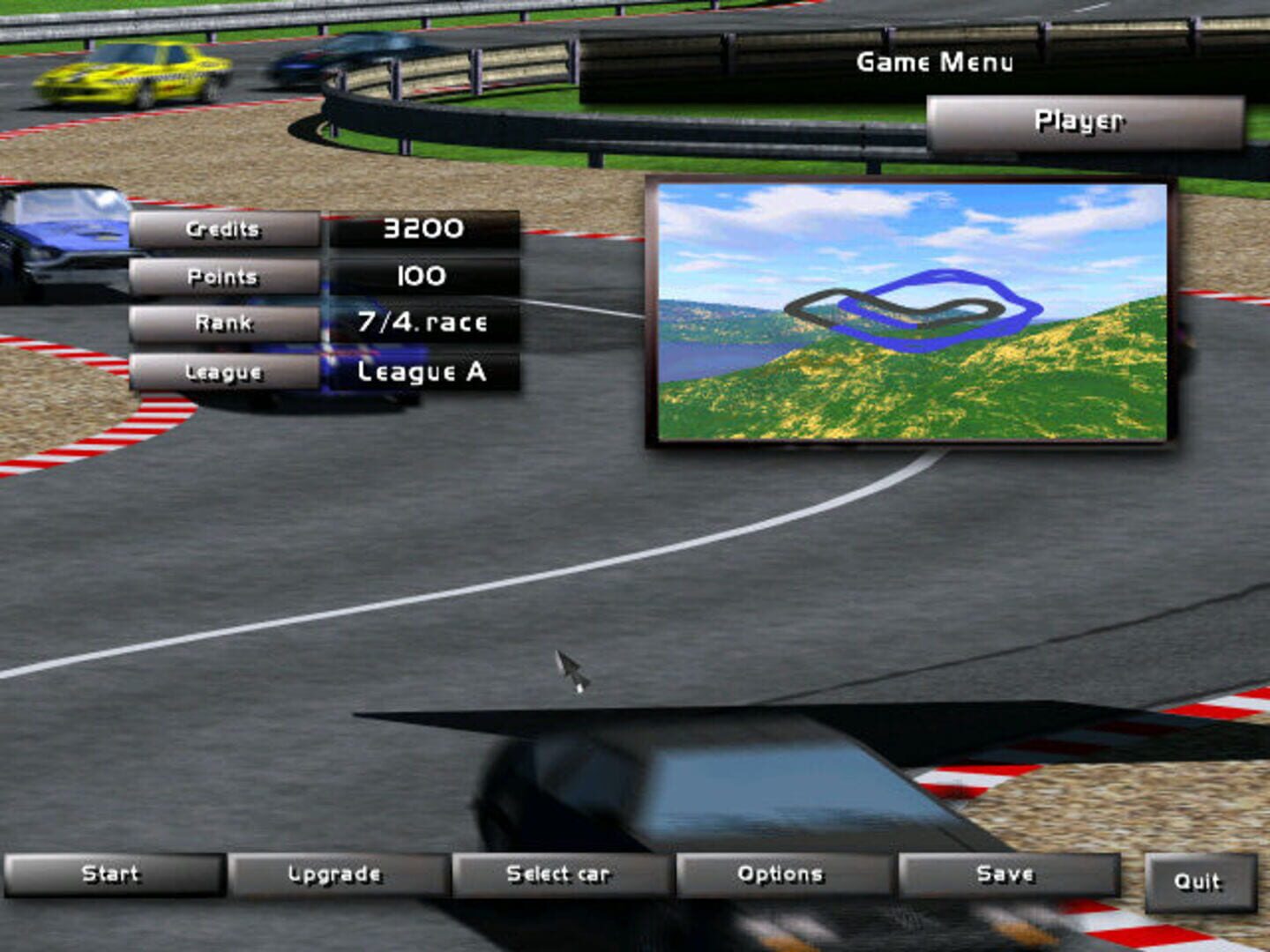This screenshot has height=952, width=1270.
Task: Quit the game
Action: 1199,880
